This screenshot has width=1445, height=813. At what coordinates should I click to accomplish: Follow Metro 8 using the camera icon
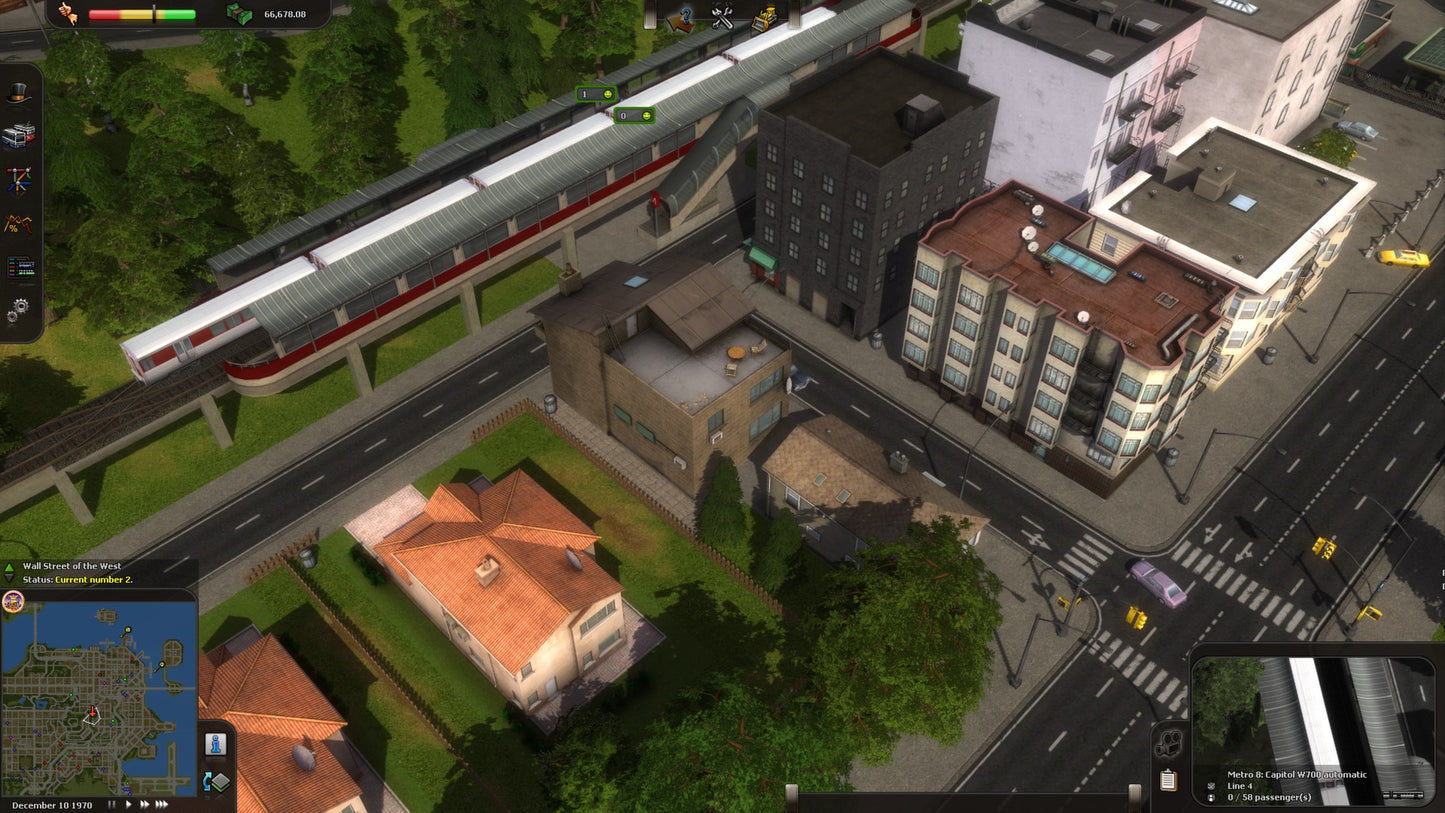tap(1168, 742)
